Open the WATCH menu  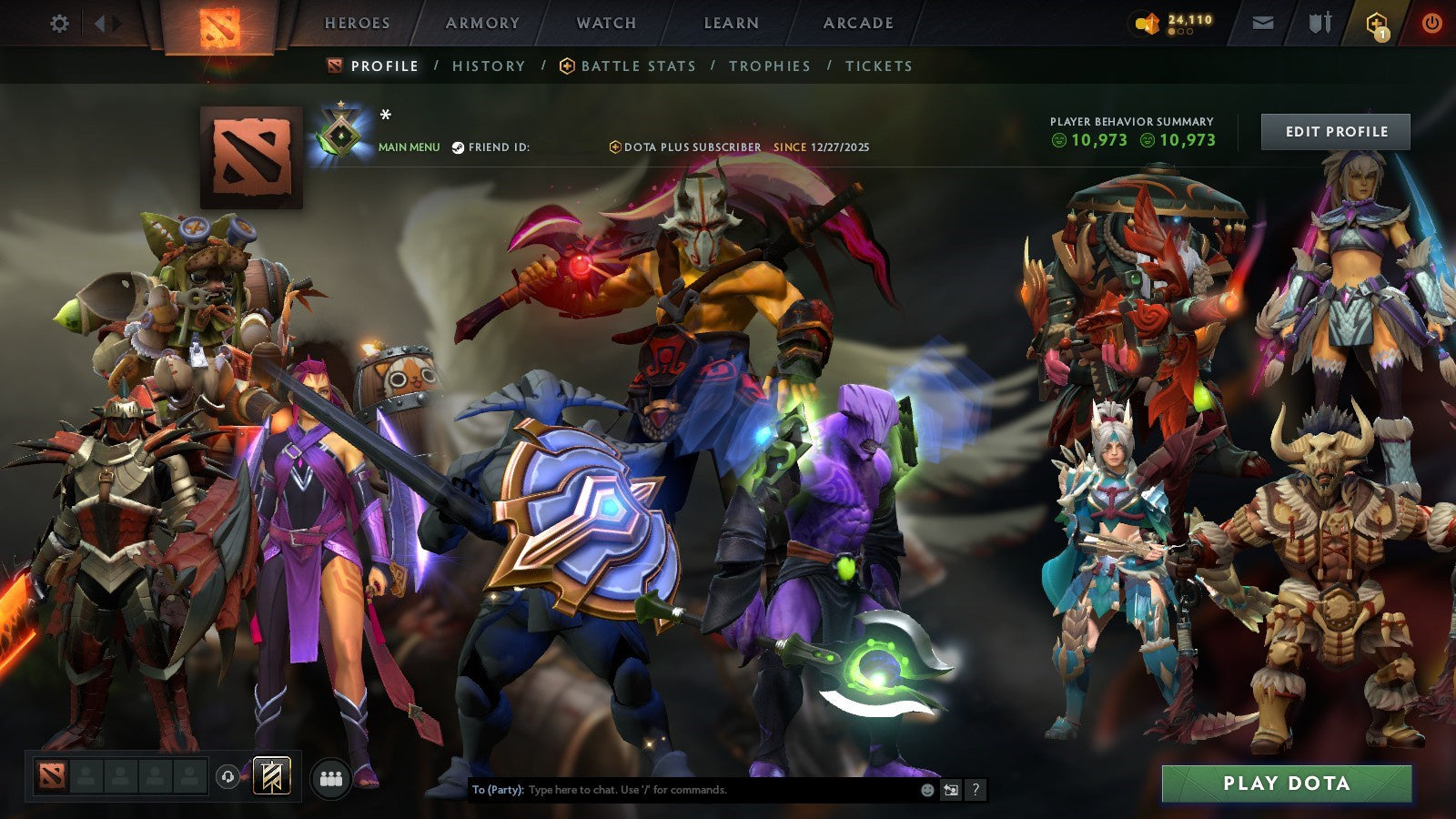point(604,24)
